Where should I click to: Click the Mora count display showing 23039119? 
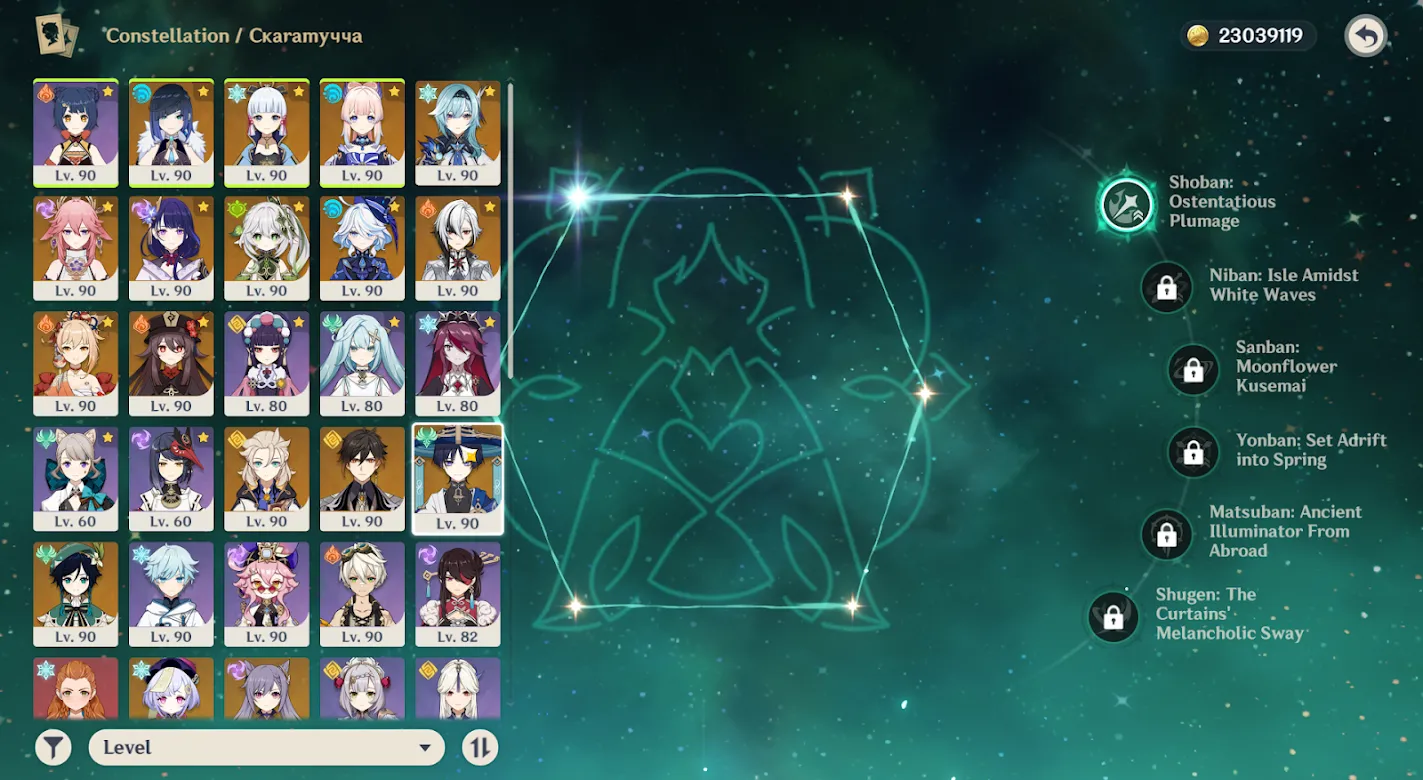(x=1246, y=36)
